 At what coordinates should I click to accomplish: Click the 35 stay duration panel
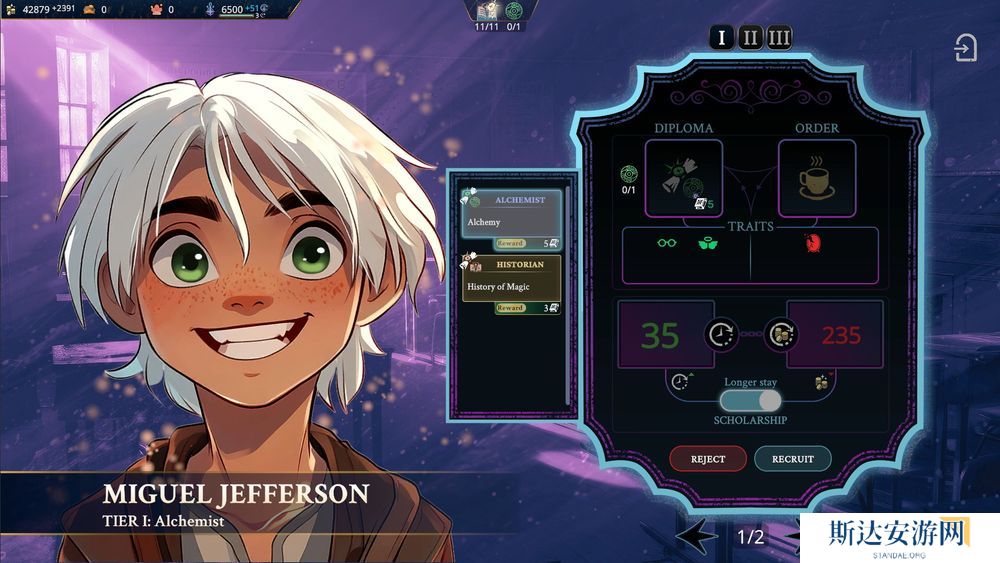[661, 335]
